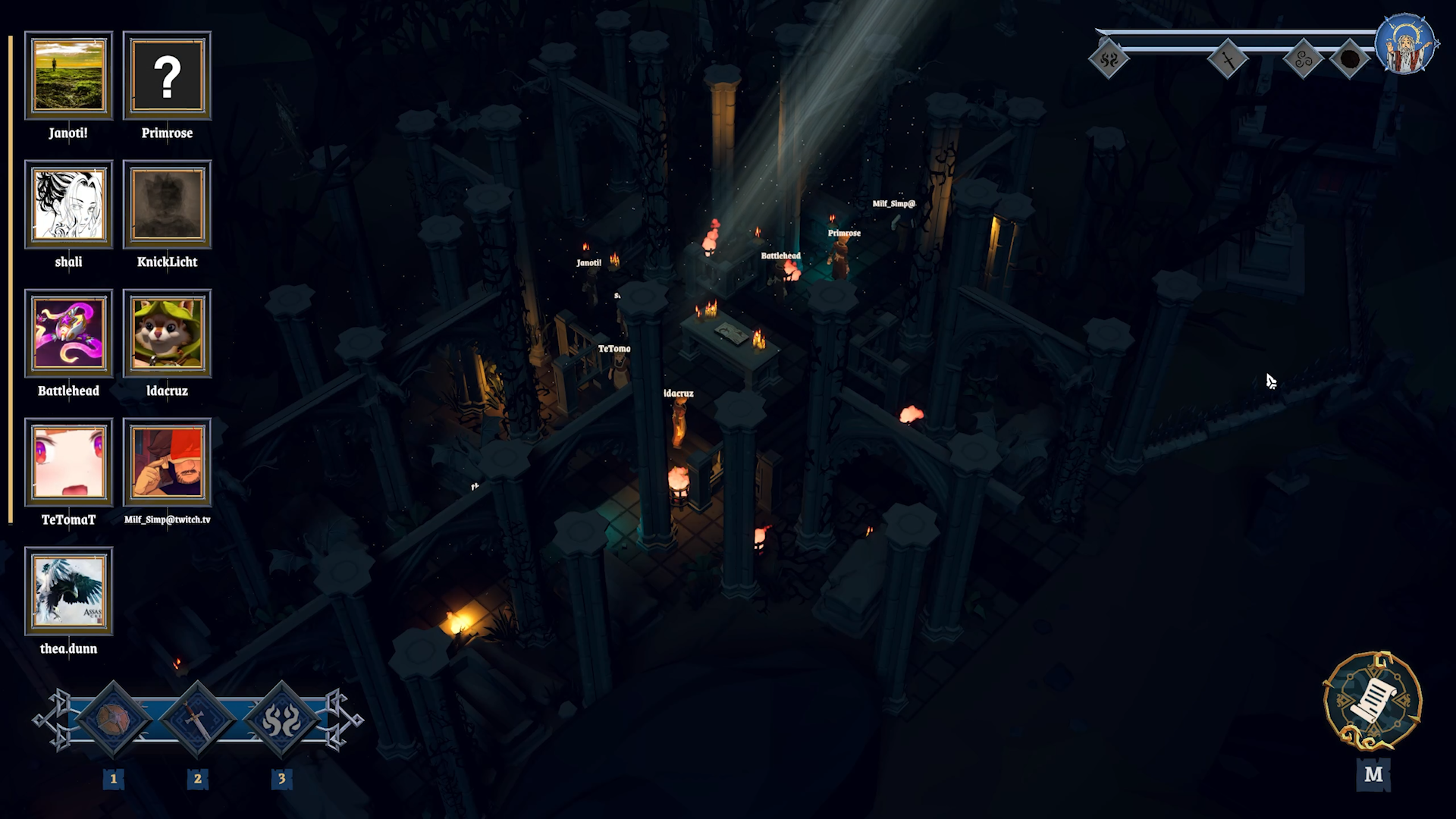The height and width of the screenshot is (819, 1456).
Task: Select the TeTomaT roster entry
Action: coord(69,463)
